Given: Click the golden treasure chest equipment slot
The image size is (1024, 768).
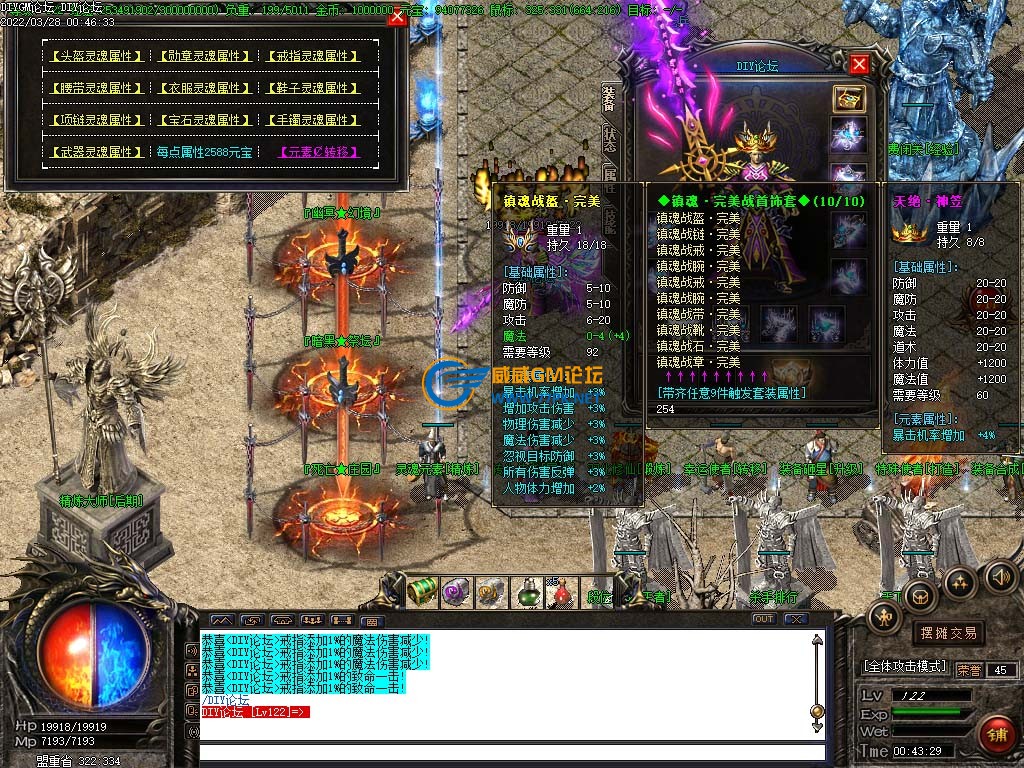Looking at the screenshot, I should tap(849, 98).
